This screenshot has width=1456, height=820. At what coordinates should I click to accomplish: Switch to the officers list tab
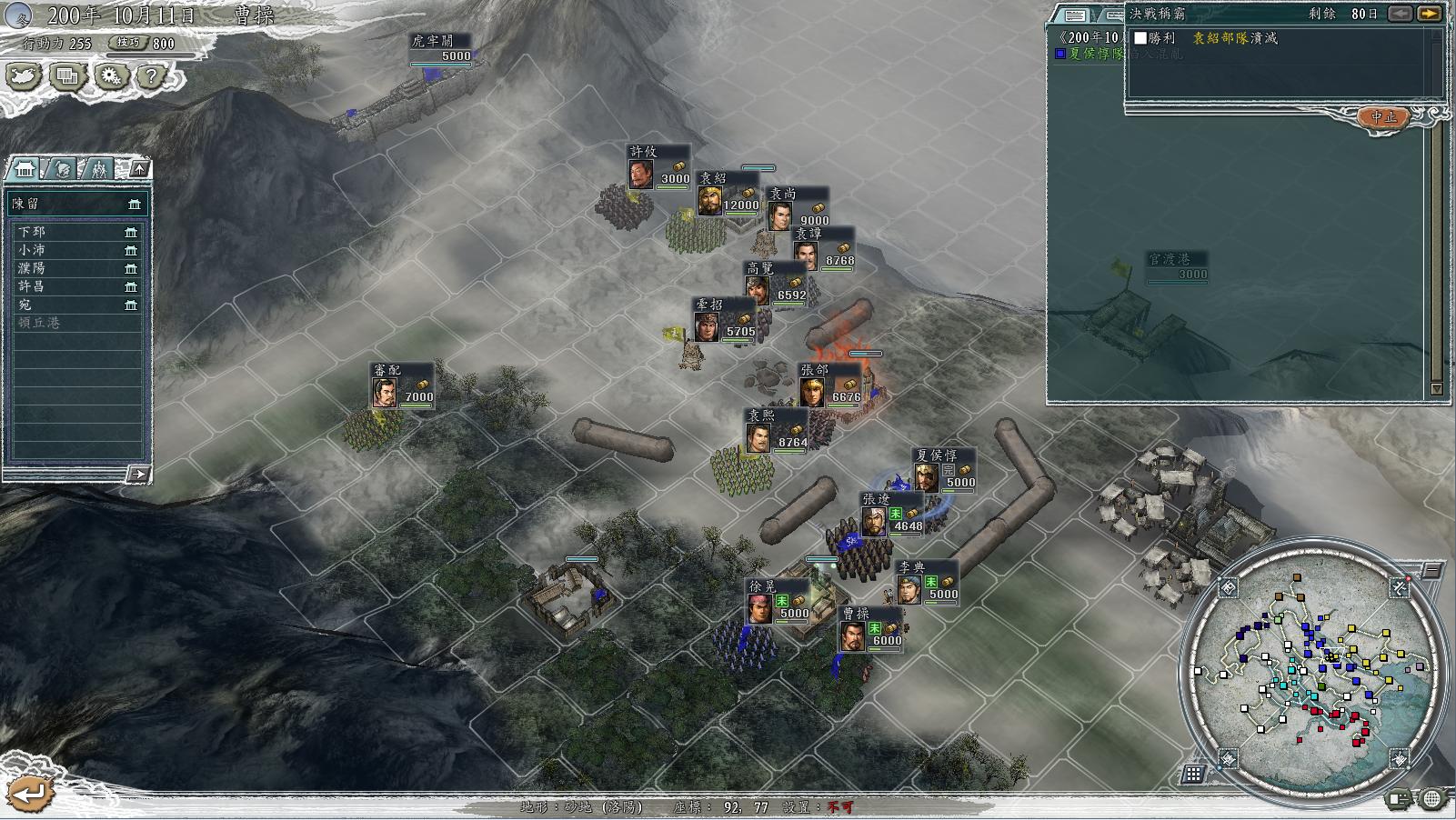[x=62, y=169]
